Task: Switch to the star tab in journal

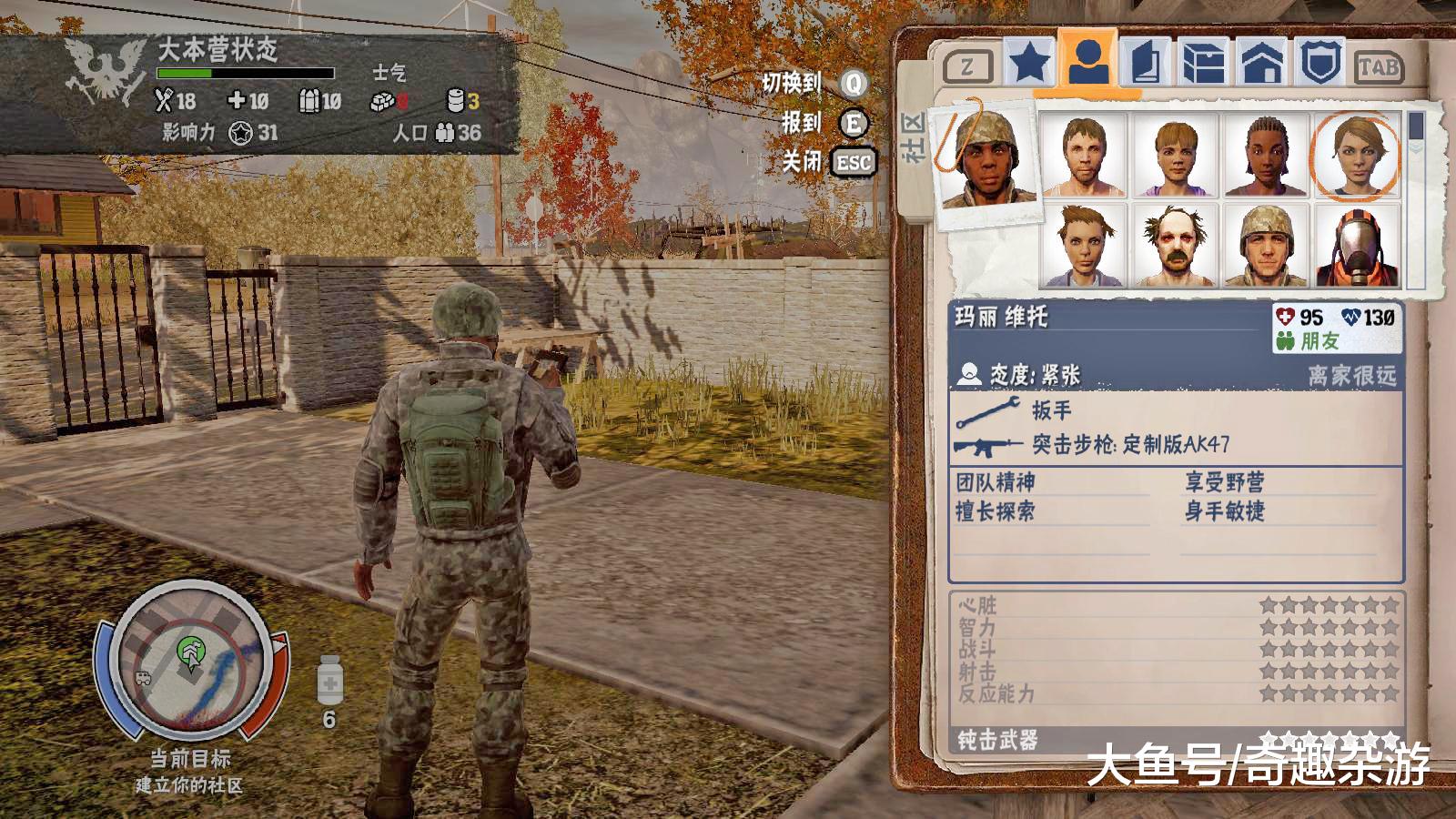Action: coord(1029,62)
